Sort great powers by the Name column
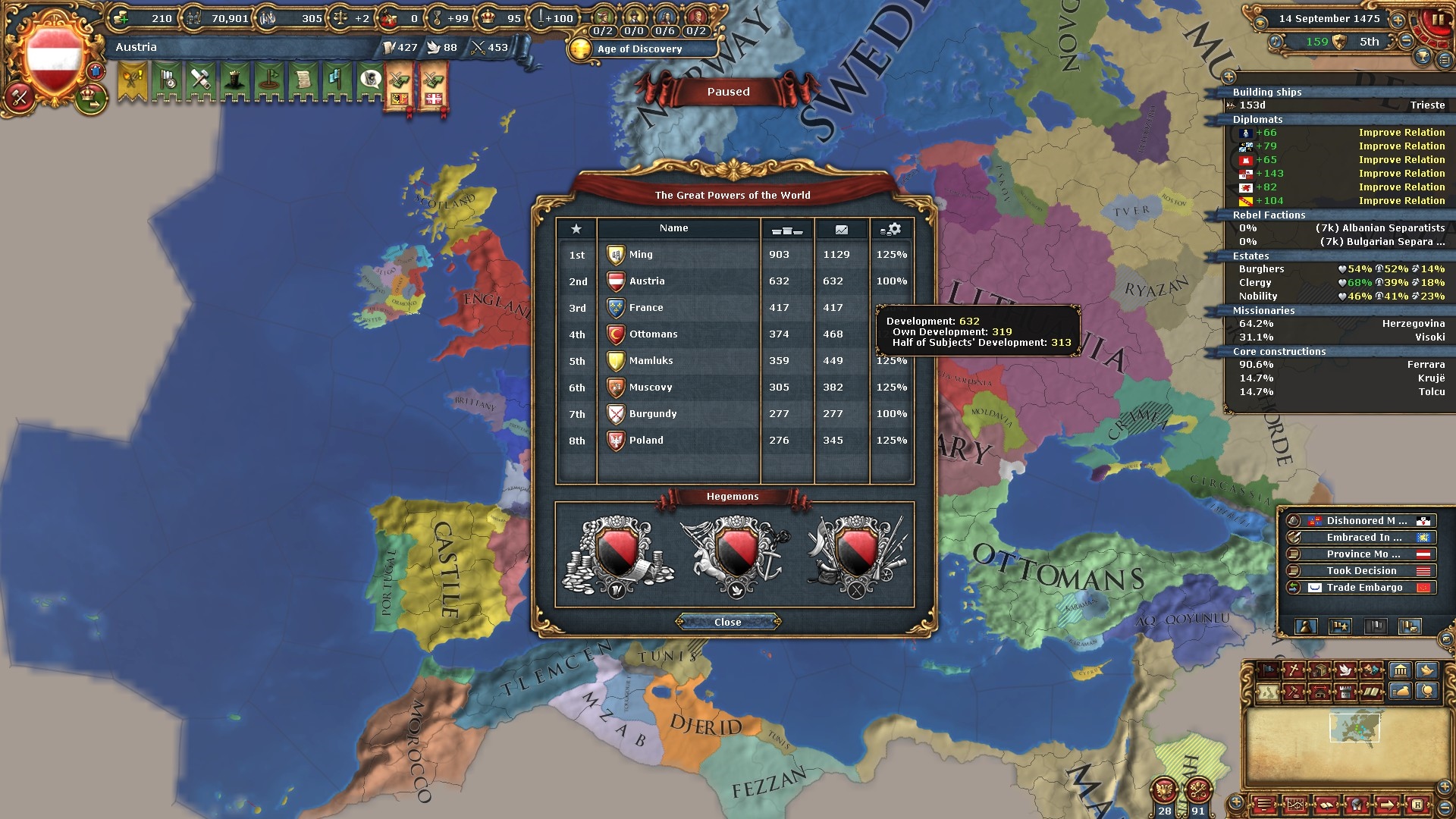The image size is (1456, 819). tap(673, 228)
